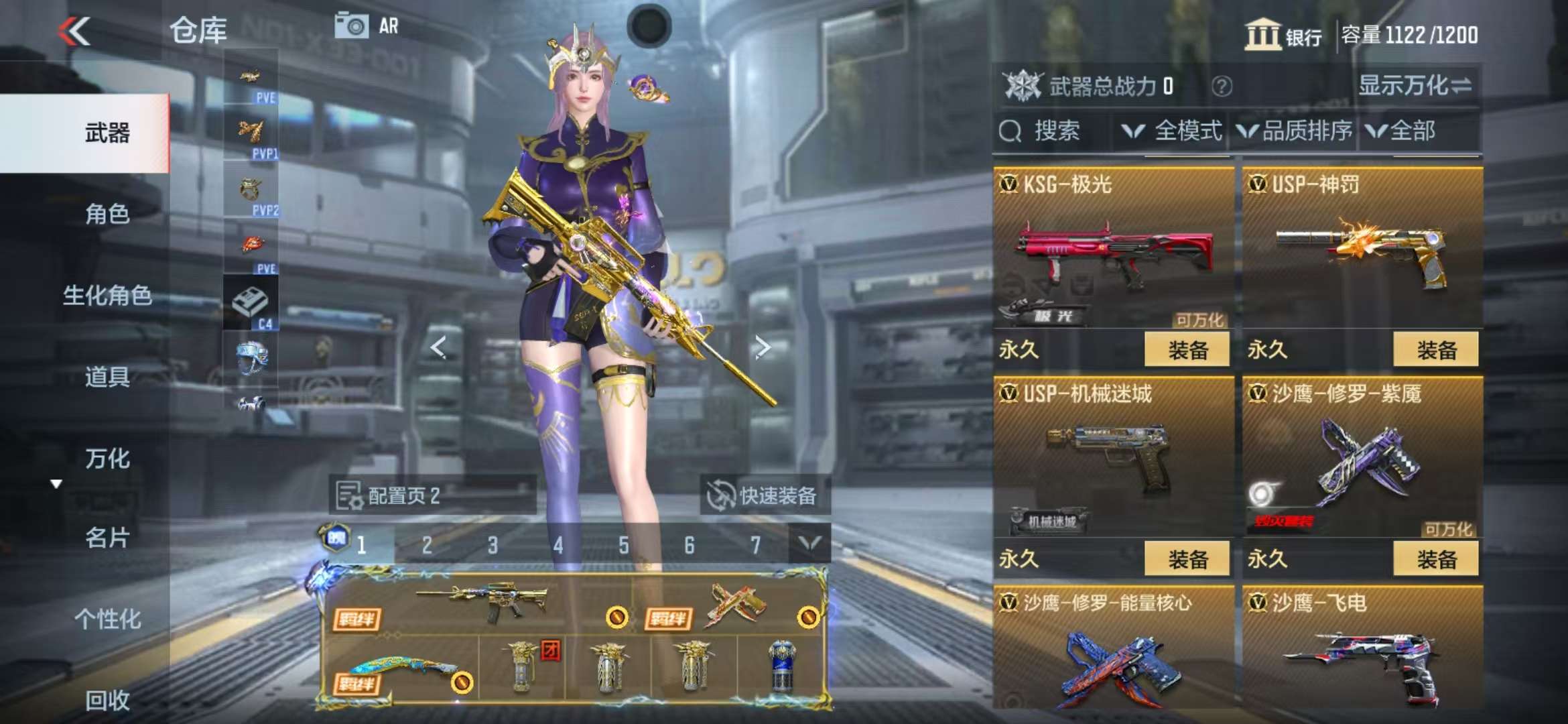This screenshot has height=724, width=1568.
Task: Equip the USP-神罚 pistol
Action: coord(1435,349)
